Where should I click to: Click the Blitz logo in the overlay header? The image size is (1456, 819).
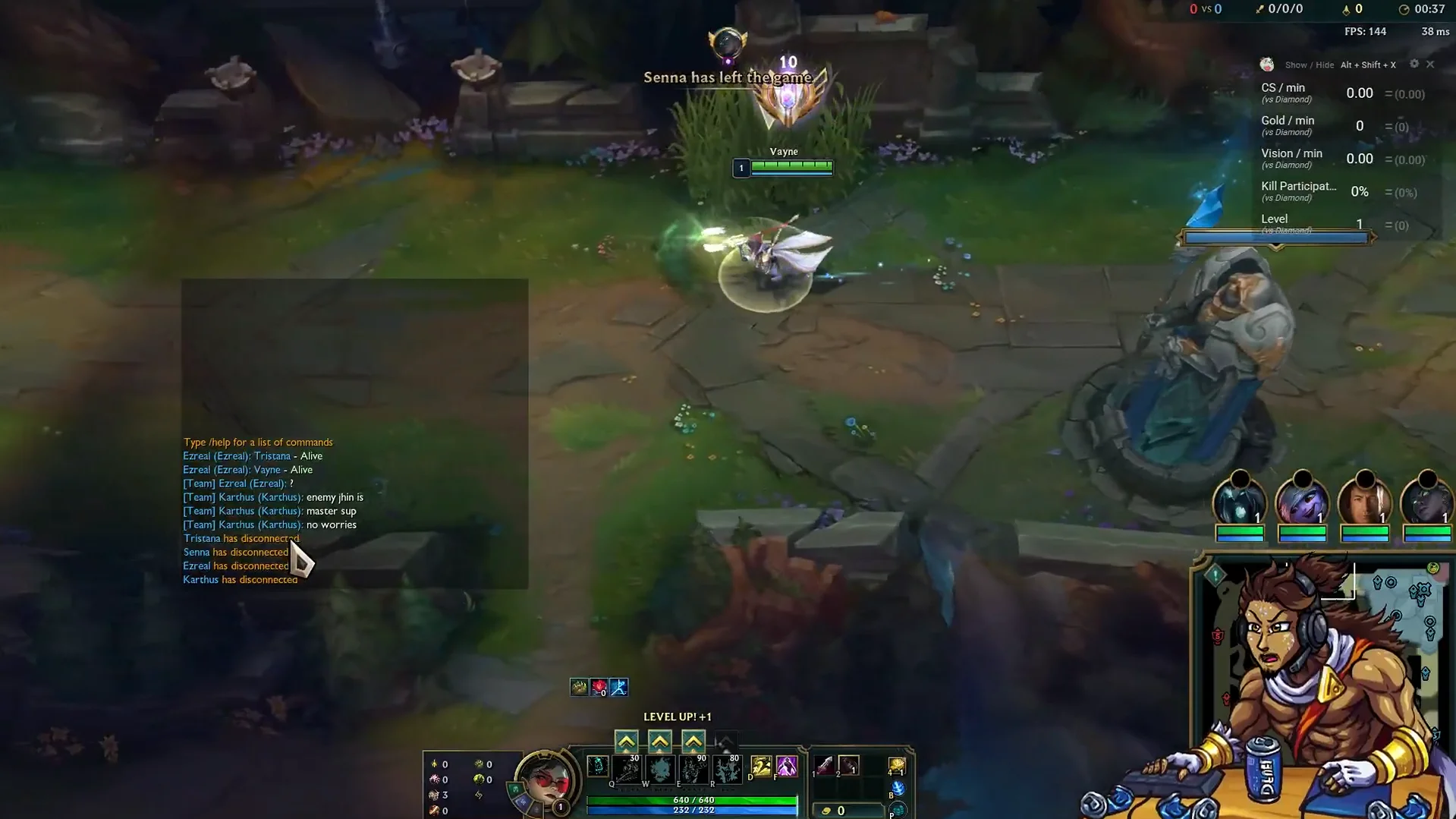(x=1266, y=65)
